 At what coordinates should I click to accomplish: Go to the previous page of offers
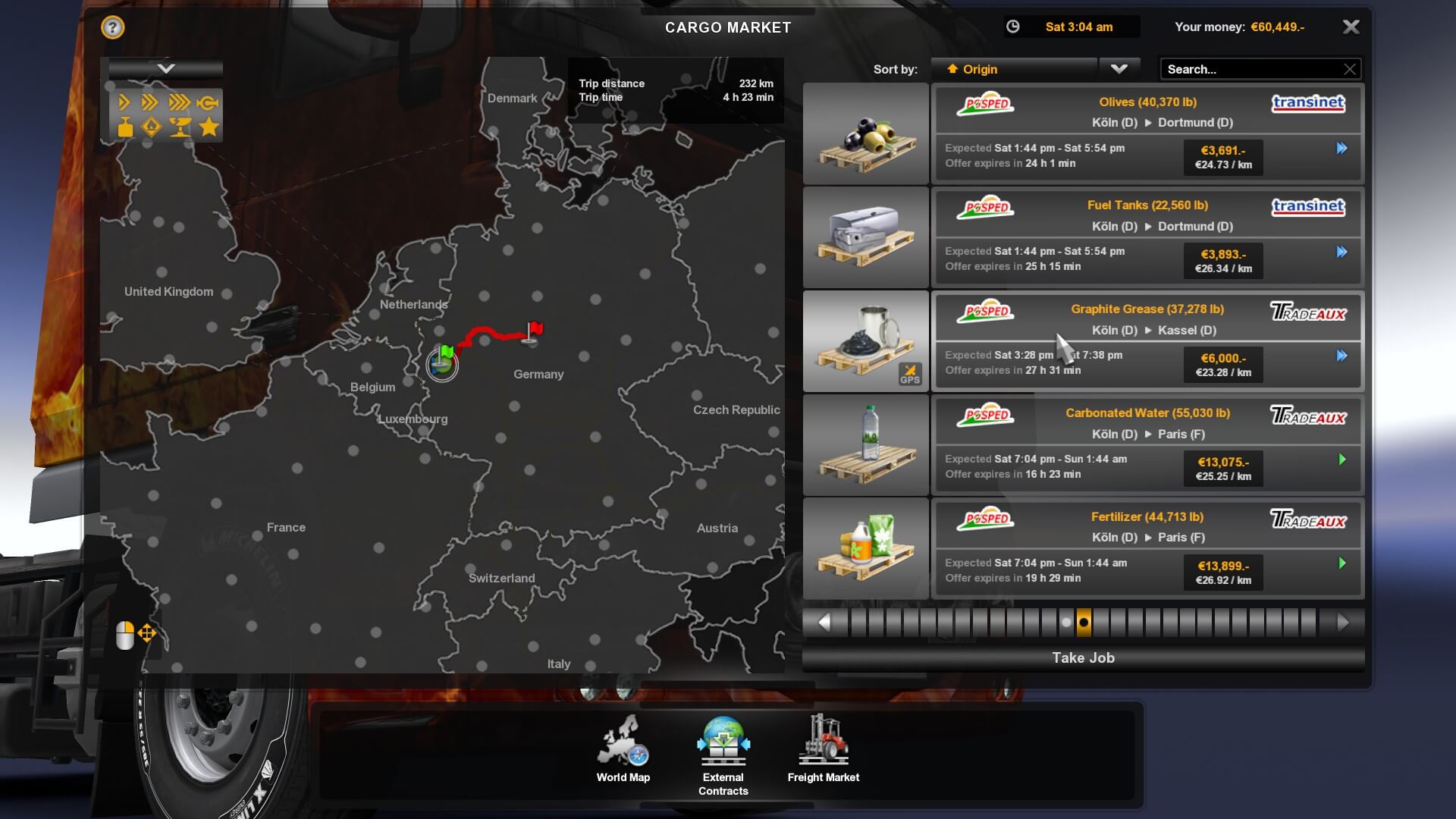pos(824,623)
